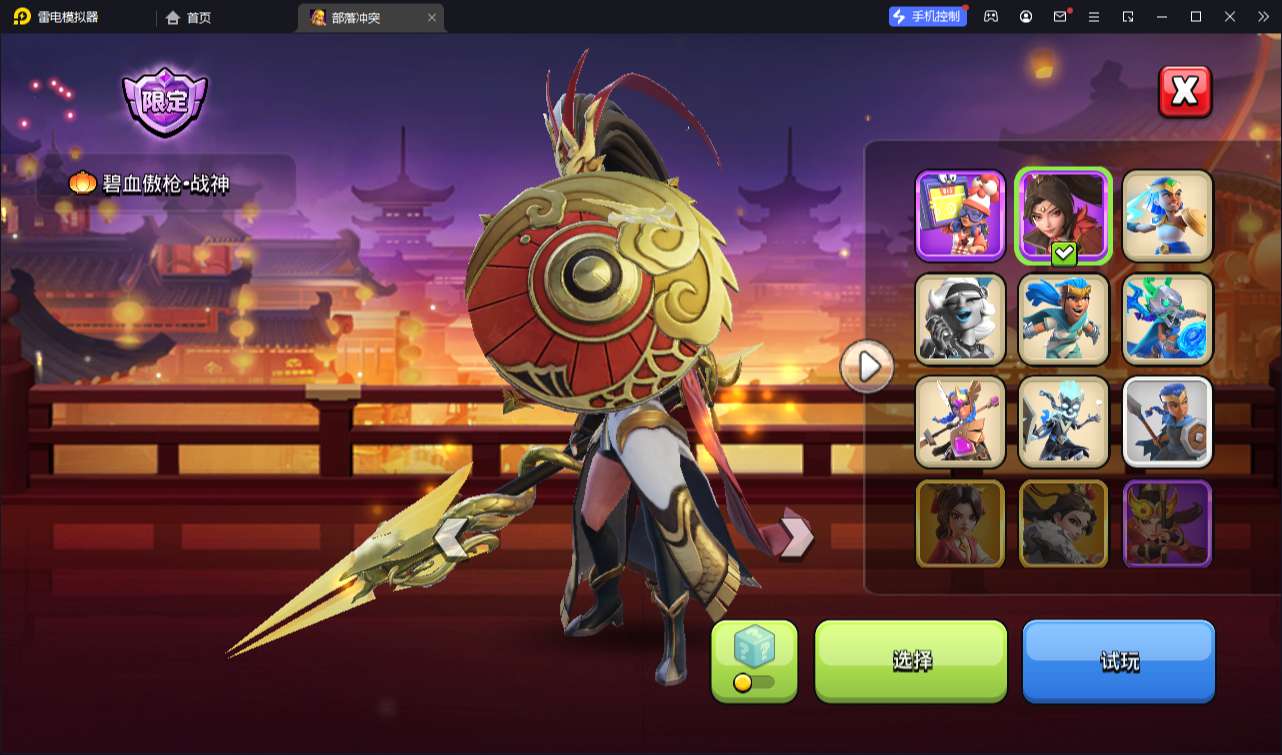Select the default blue-caped spear champion skin
Image resolution: width=1282 pixels, height=755 pixels.
(1167, 422)
